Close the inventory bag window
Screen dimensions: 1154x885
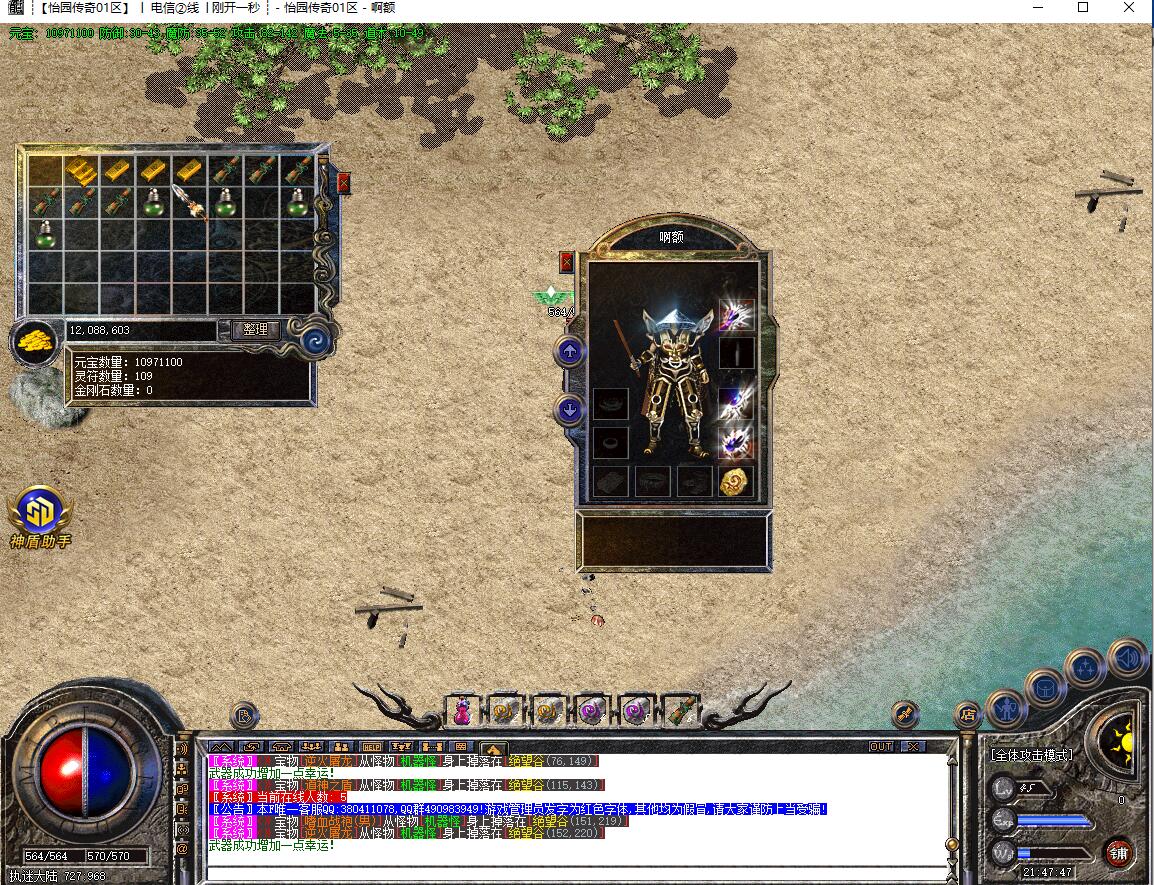344,183
